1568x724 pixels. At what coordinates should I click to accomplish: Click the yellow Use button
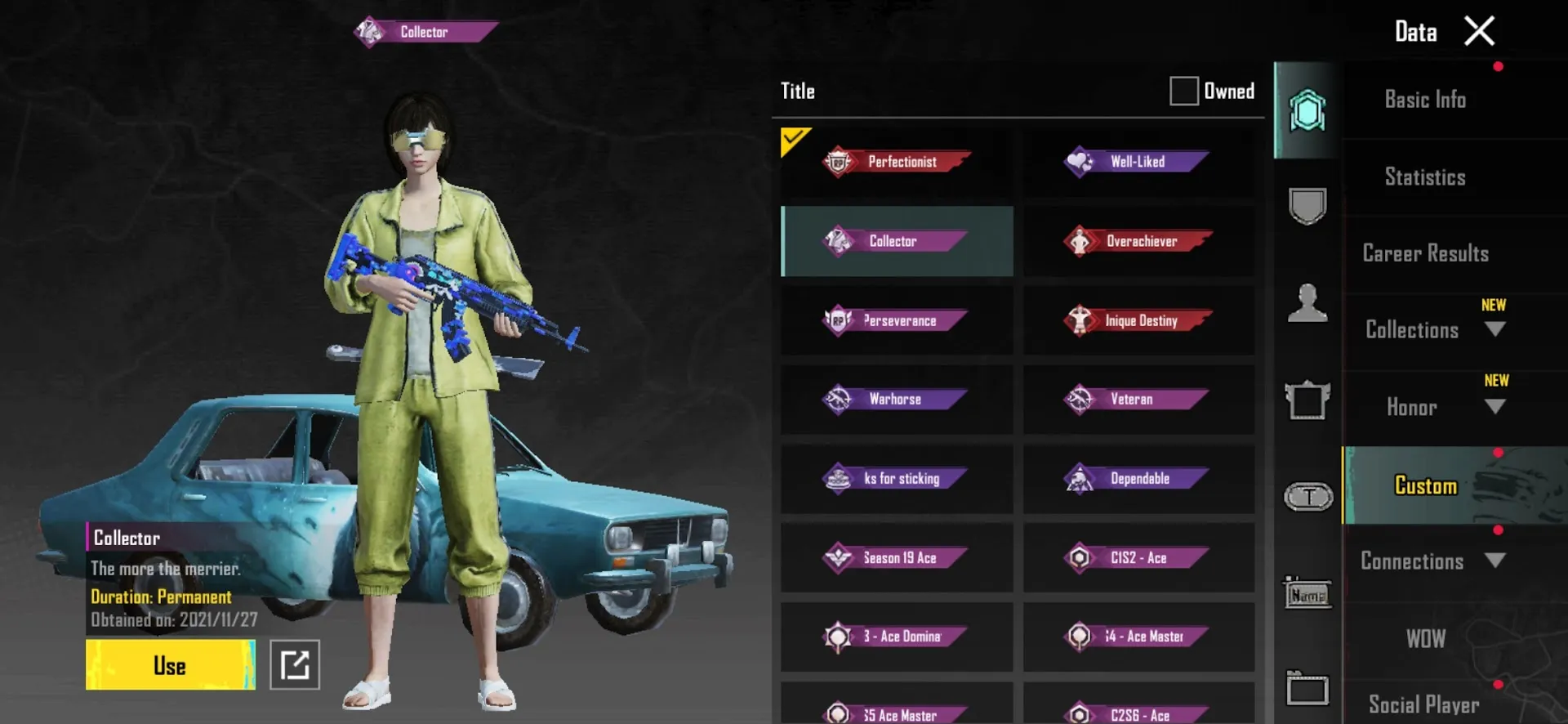coord(169,664)
